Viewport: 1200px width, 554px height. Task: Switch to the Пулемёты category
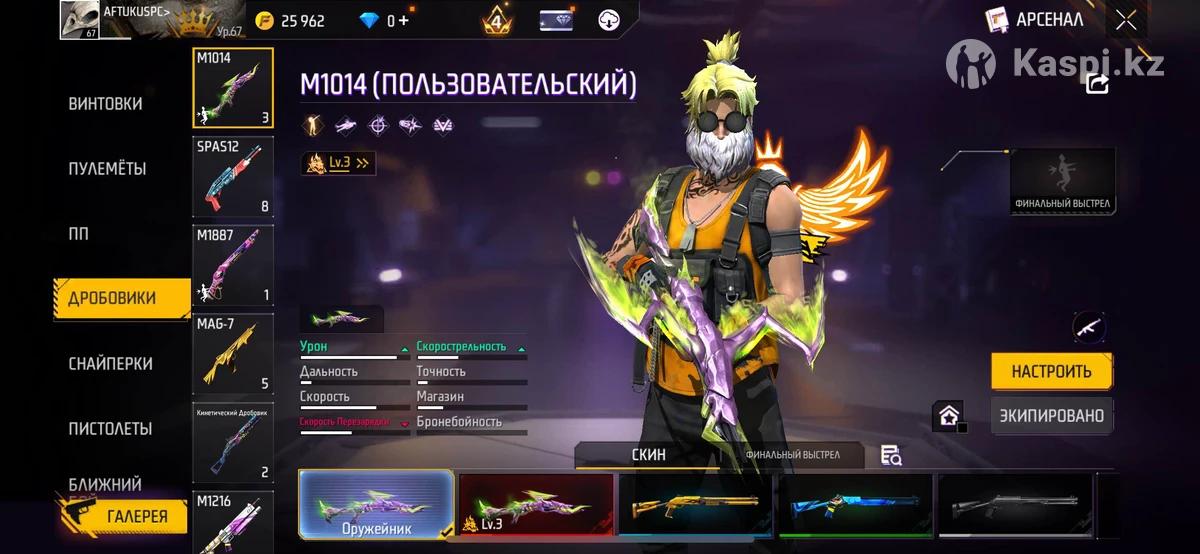[x=107, y=169]
